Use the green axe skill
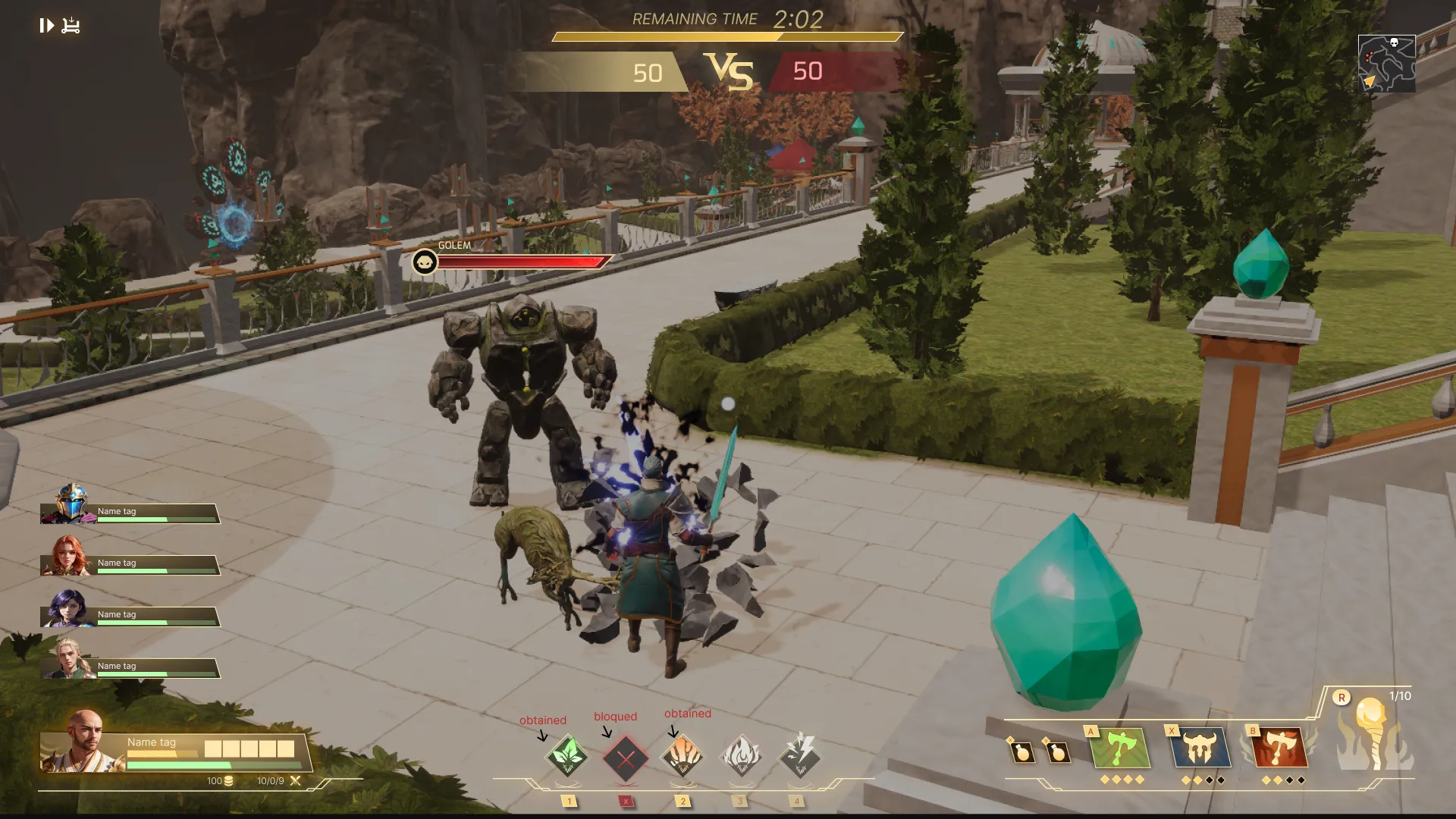 [x=1121, y=748]
